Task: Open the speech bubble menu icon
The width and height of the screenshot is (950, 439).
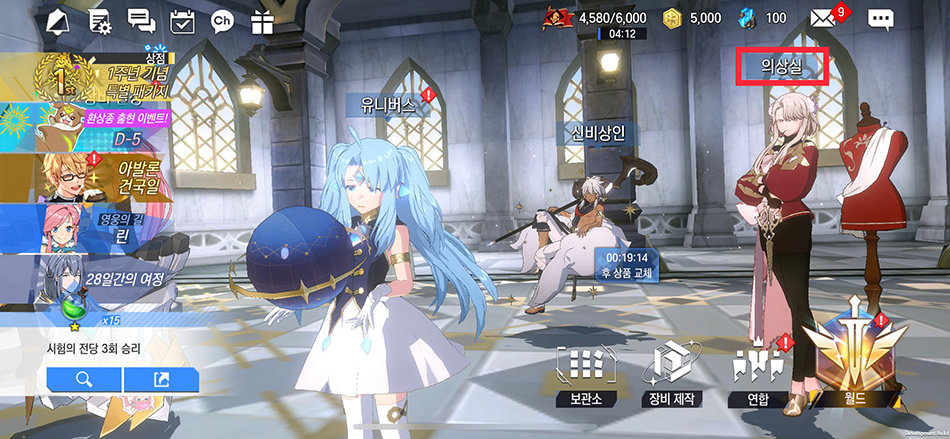Action: [x=880, y=18]
